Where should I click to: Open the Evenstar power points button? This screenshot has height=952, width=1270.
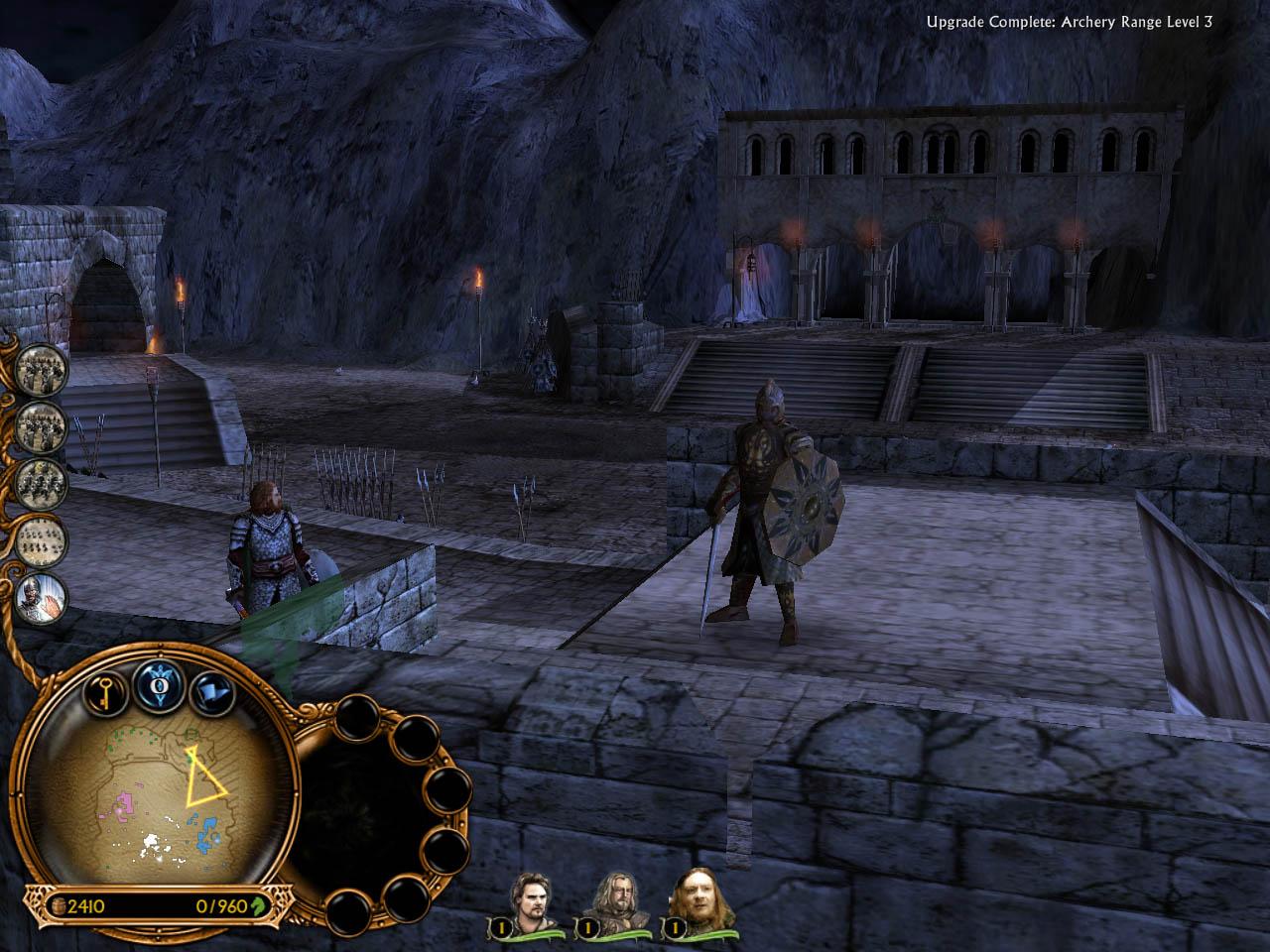coord(157,683)
